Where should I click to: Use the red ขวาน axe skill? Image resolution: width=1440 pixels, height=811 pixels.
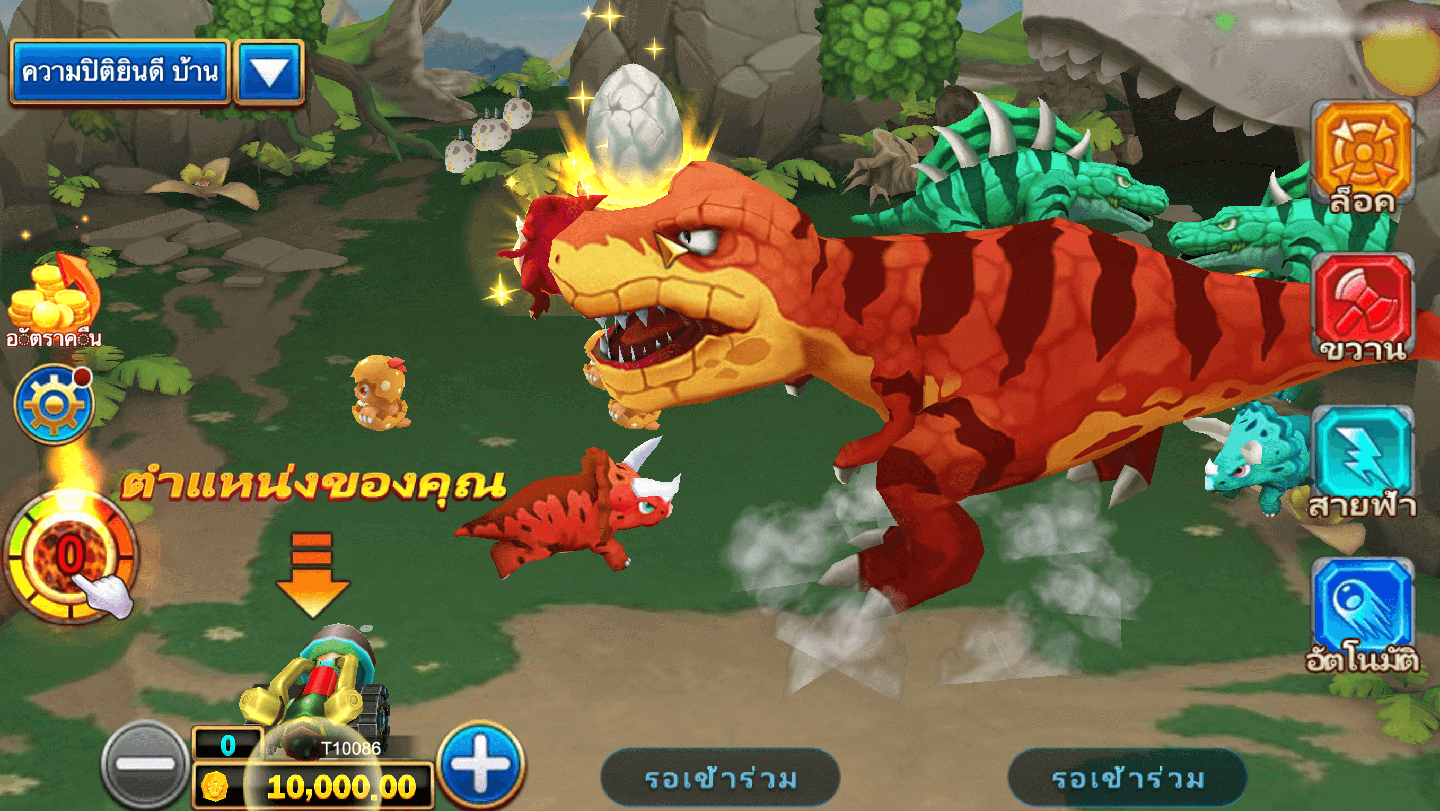coord(1362,305)
